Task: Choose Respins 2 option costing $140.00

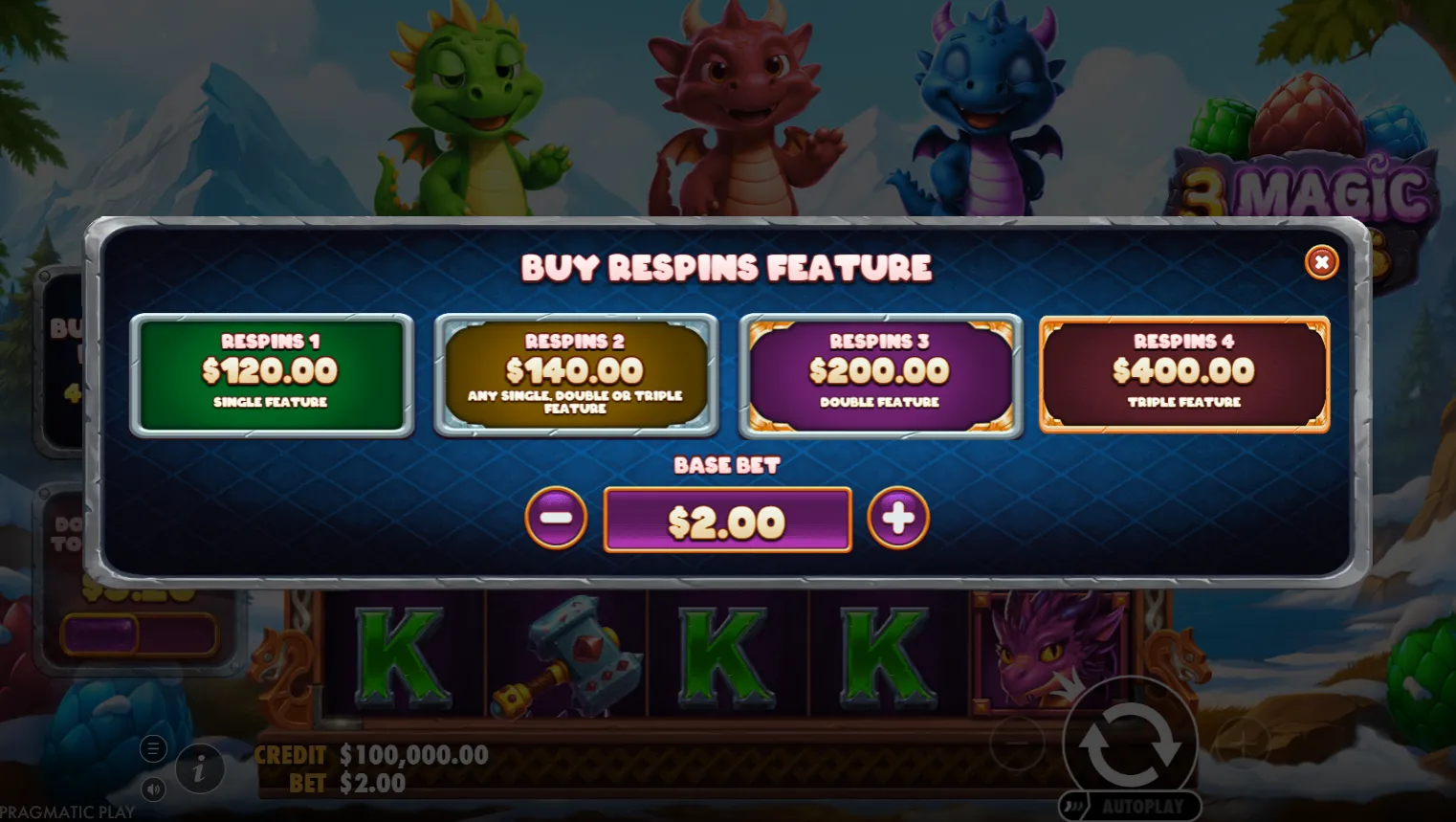Action: [576, 375]
